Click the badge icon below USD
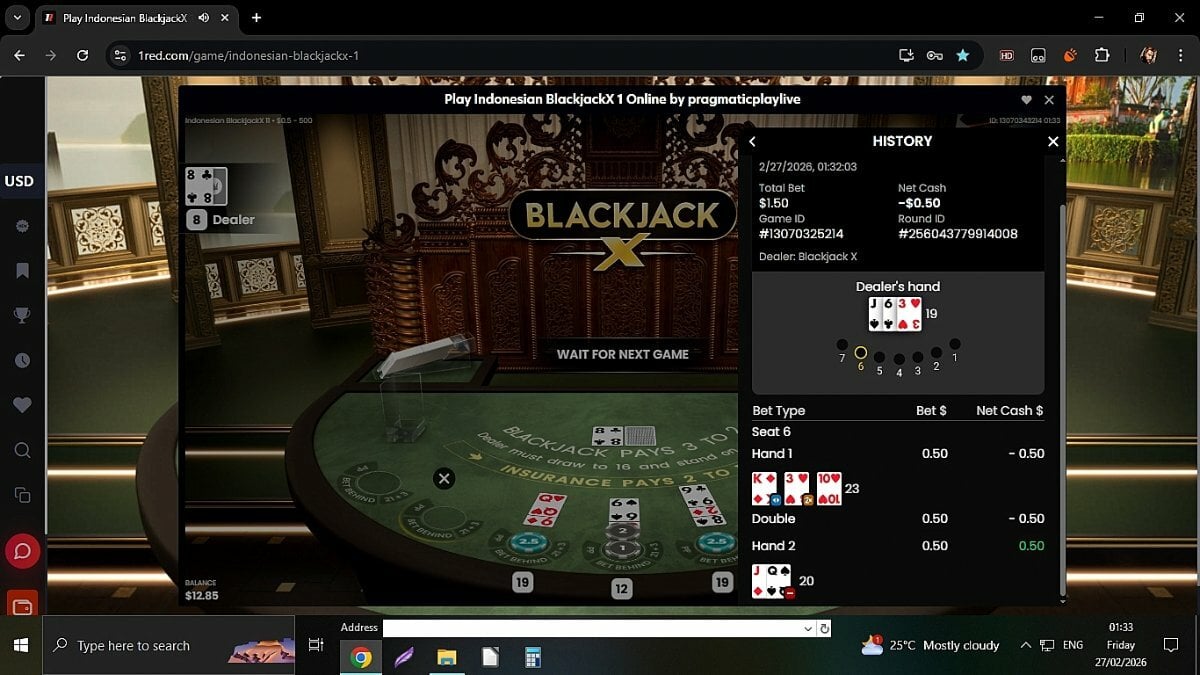Image resolution: width=1200 pixels, height=675 pixels. click(x=22, y=227)
